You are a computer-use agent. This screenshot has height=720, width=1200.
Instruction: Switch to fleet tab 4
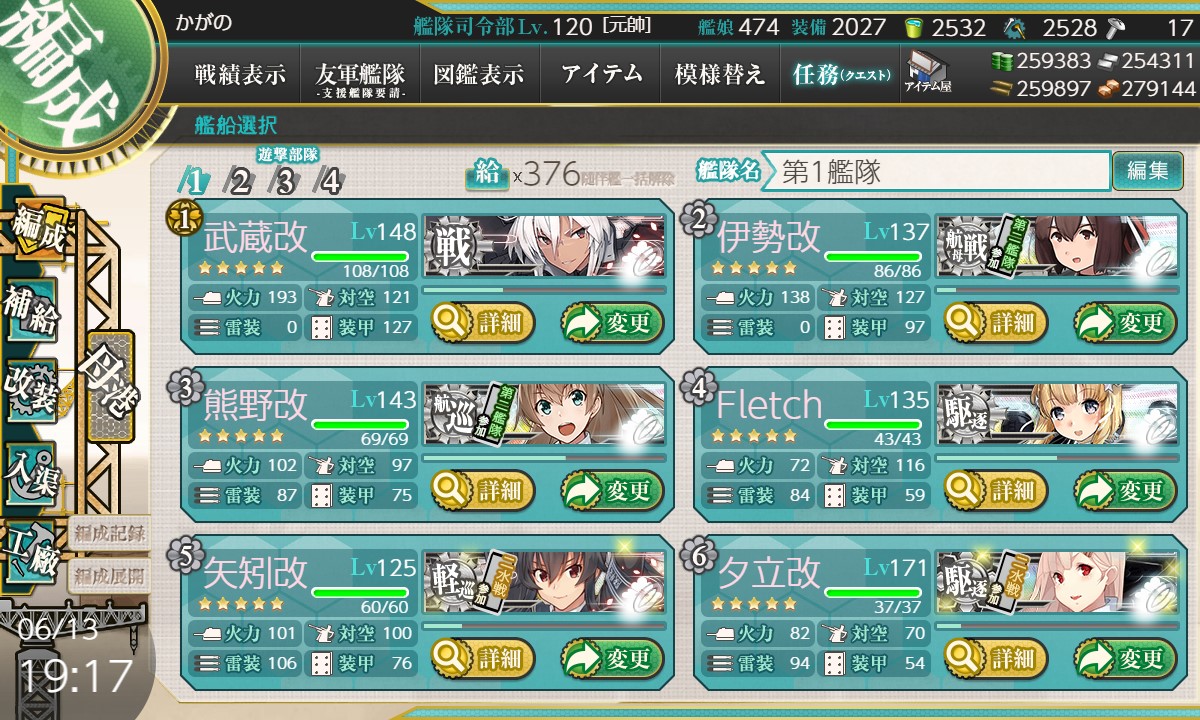tap(329, 181)
